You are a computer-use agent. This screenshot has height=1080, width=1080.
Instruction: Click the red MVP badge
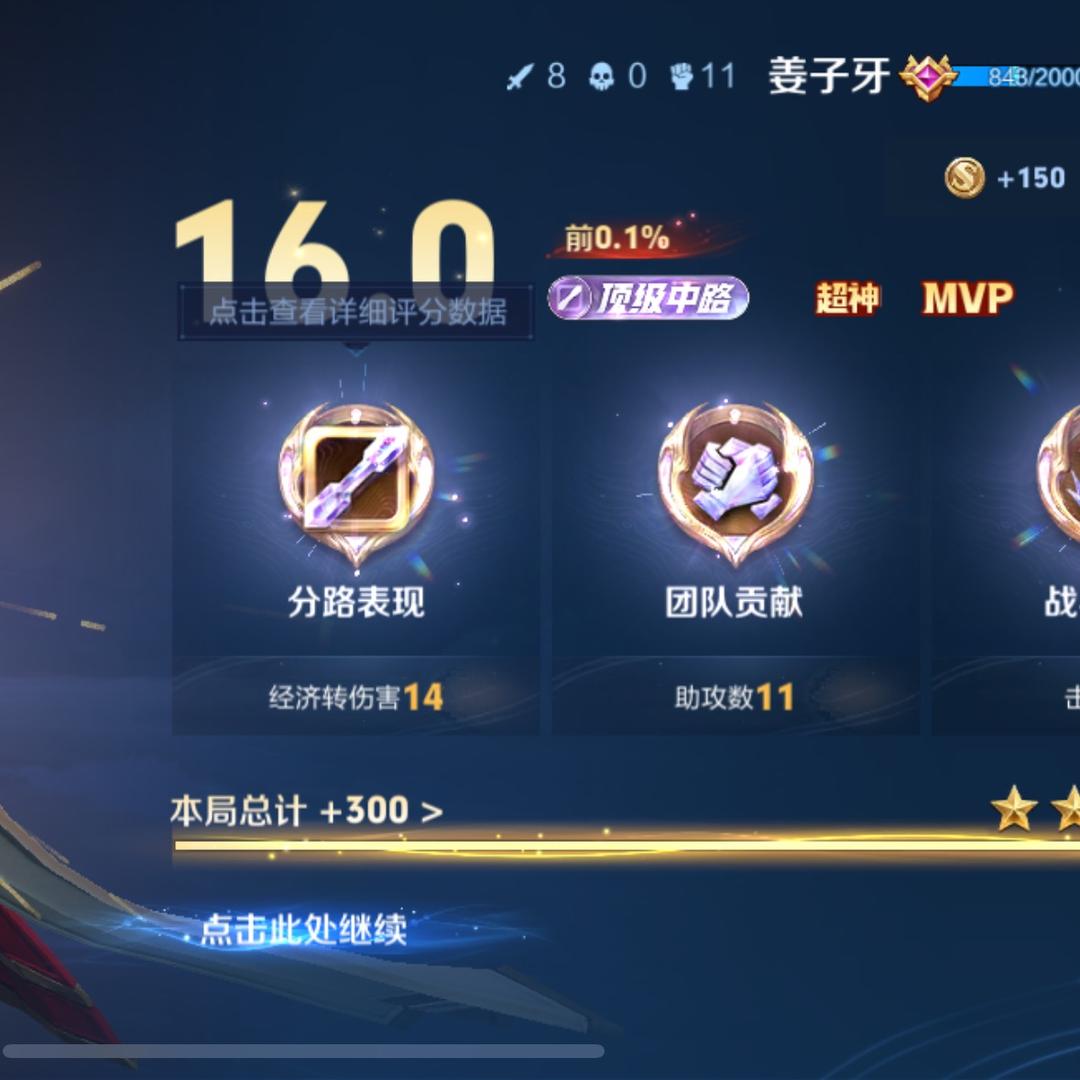point(967,298)
